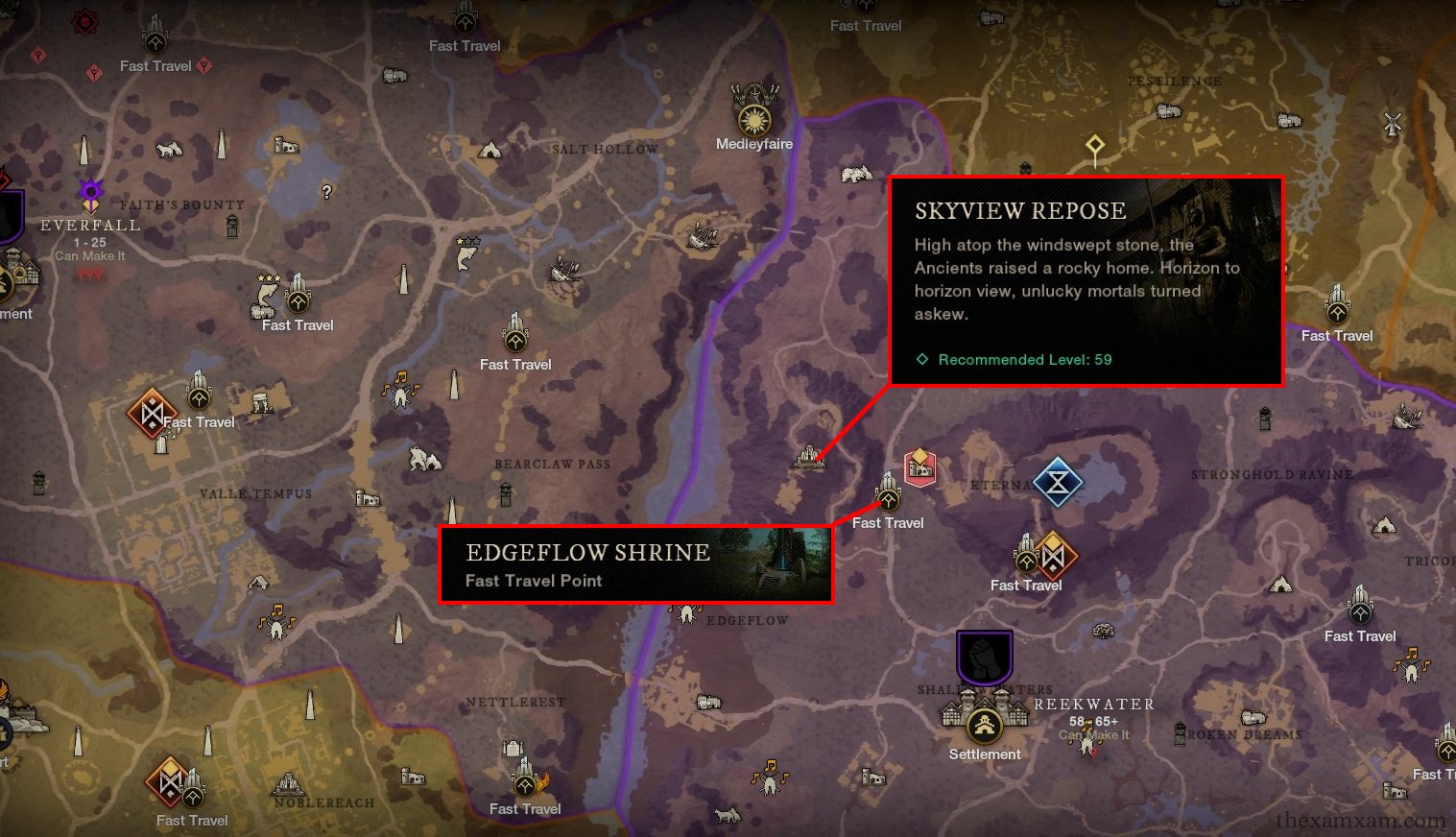Select the Fast Travel shrine below Nettlerest
1456x837 pixels.
click(524, 781)
